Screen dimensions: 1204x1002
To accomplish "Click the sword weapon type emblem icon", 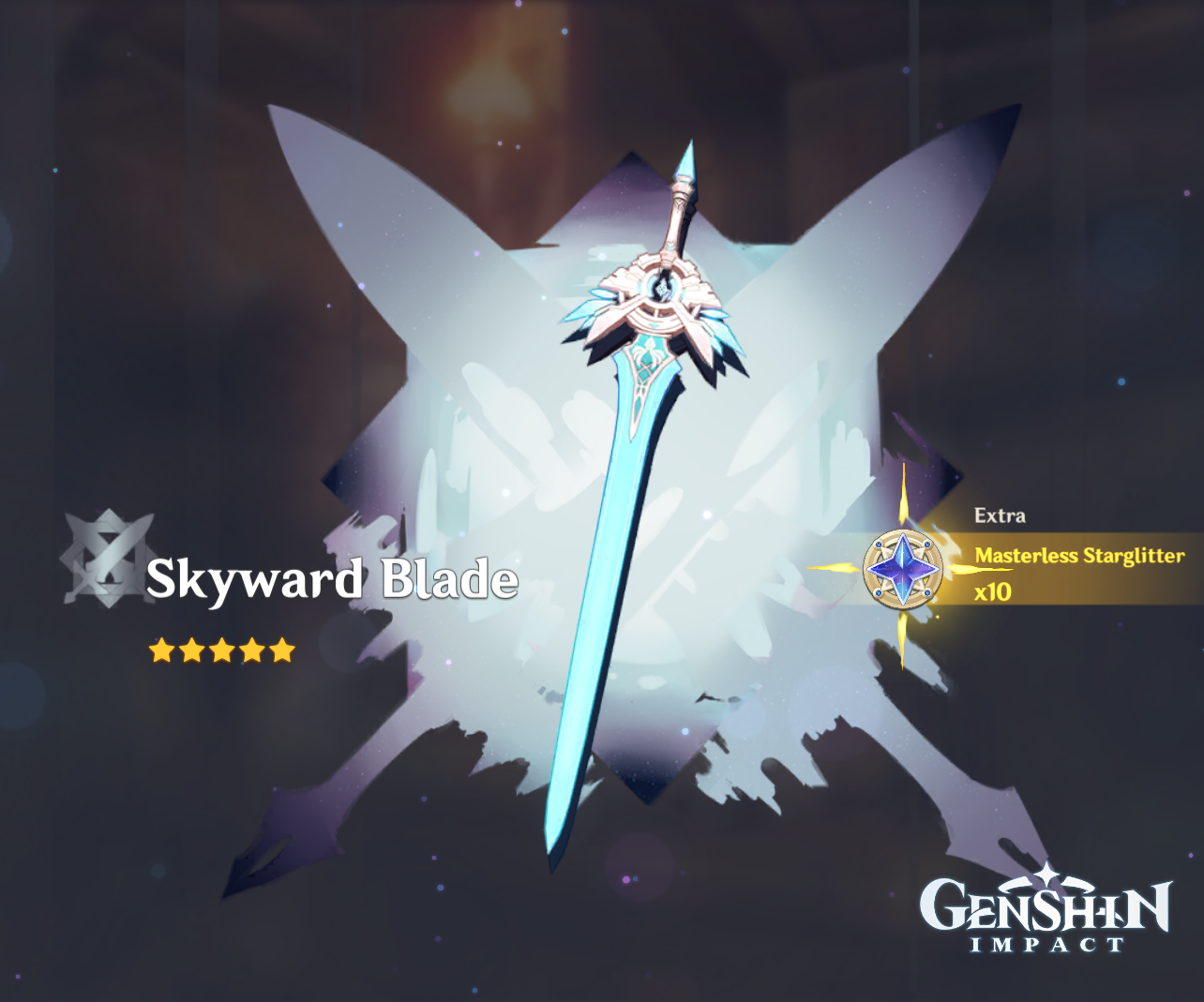I will pos(103,559).
